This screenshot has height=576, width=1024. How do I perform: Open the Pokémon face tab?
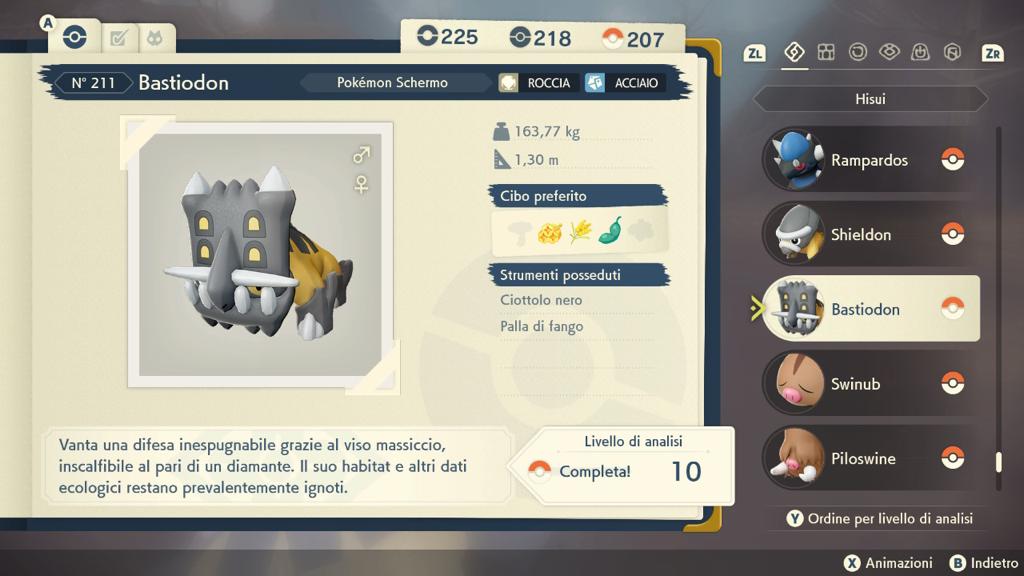pos(155,38)
